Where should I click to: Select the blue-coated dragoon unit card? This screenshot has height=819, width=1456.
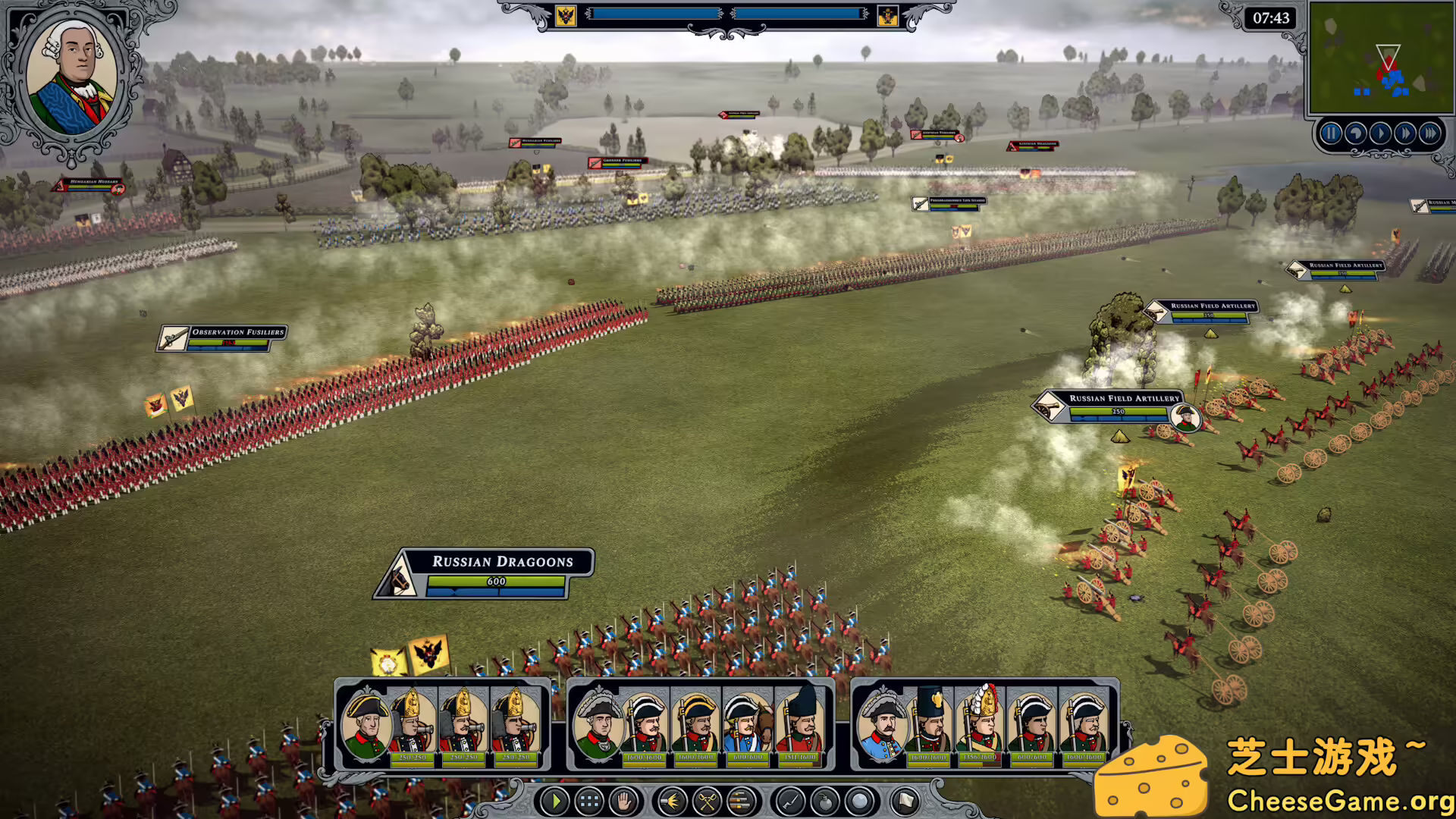(747, 725)
